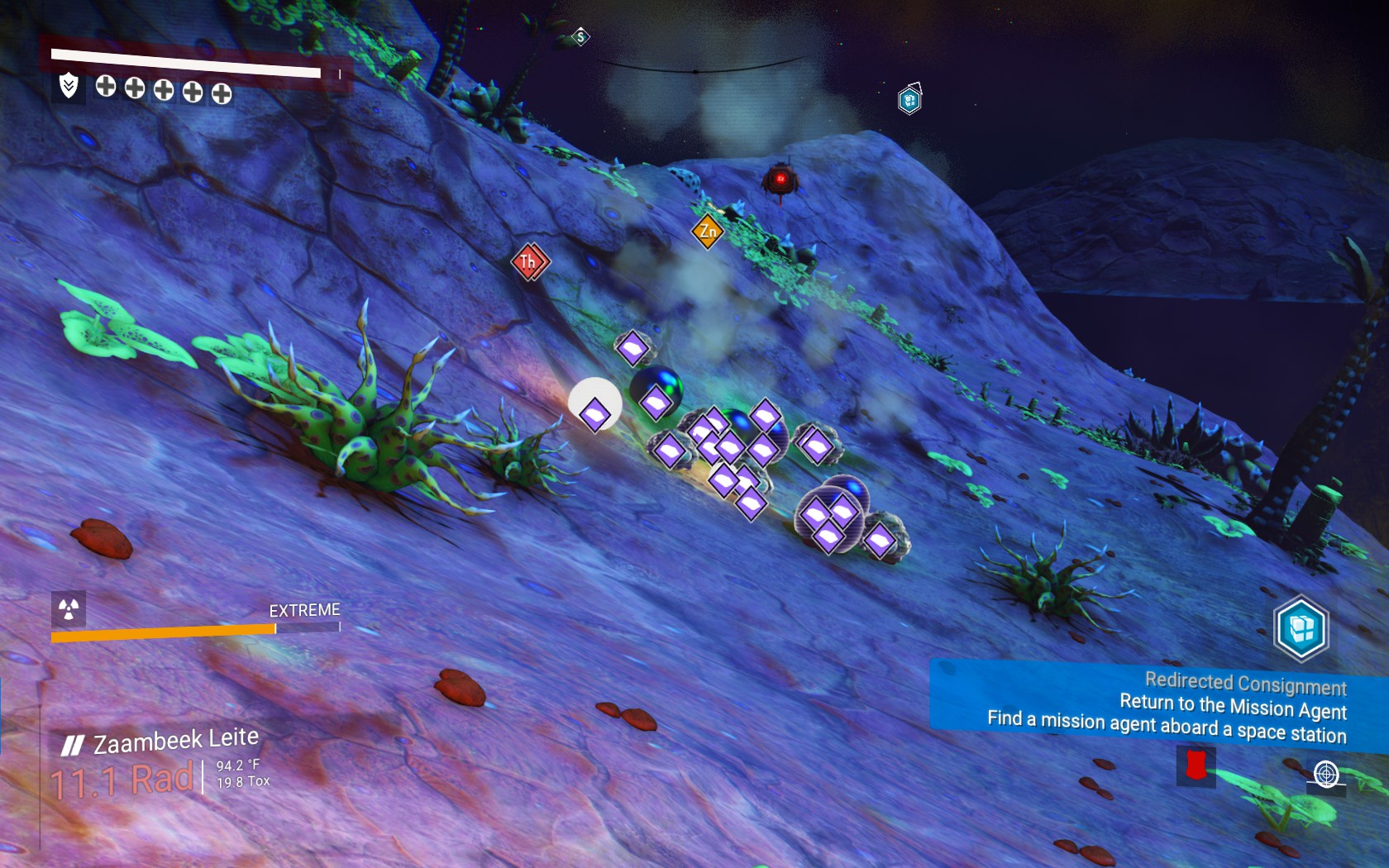
Task: Click the crosshair scanner icon
Action: [x=1326, y=775]
